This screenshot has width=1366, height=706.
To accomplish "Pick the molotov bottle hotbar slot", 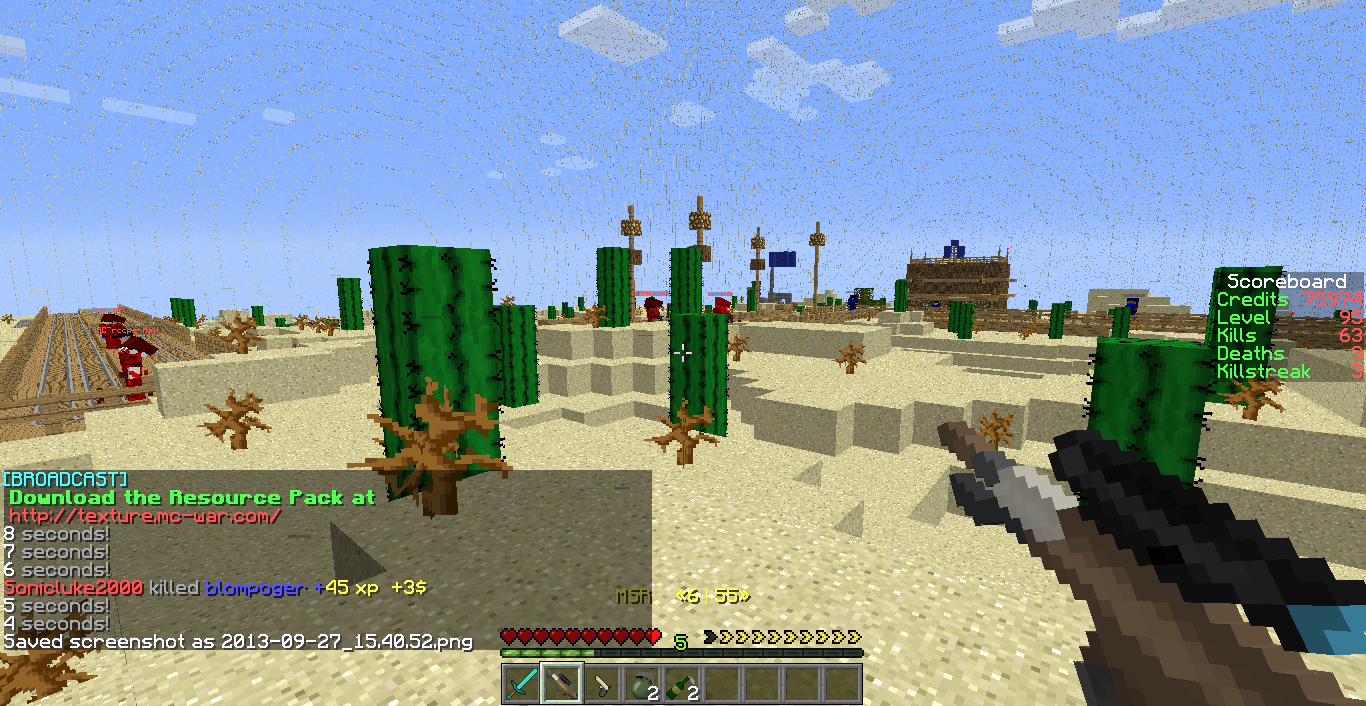I will tap(682, 685).
